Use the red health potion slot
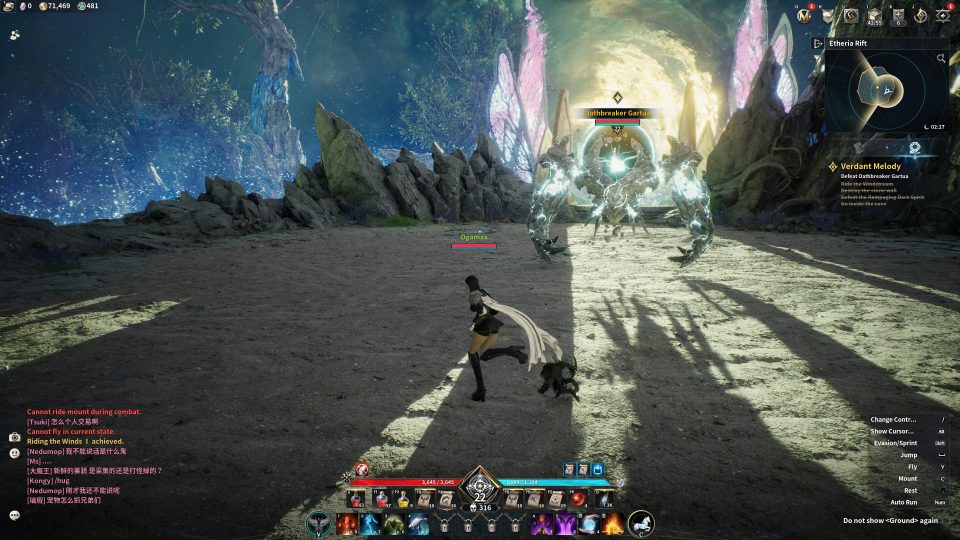 coord(354,499)
